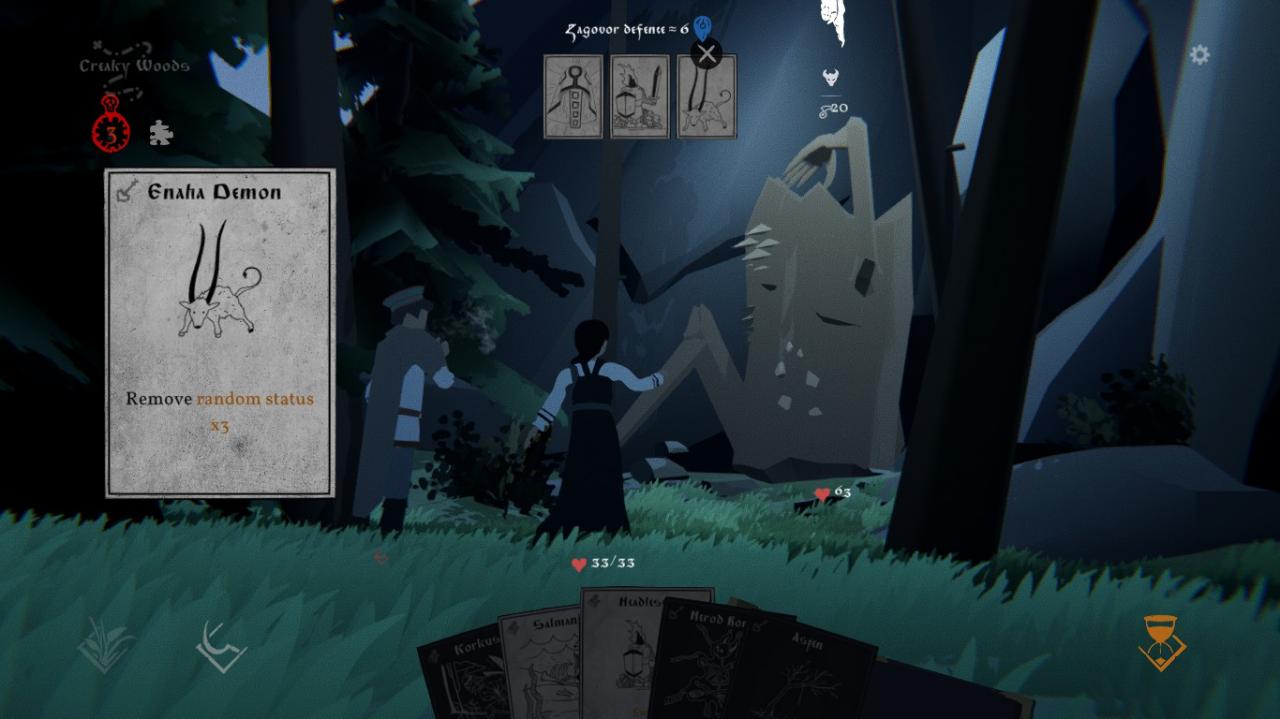Select the sword-wielding knight card in the spell row
Image resolution: width=1280 pixels, height=719 pixels.
point(640,97)
